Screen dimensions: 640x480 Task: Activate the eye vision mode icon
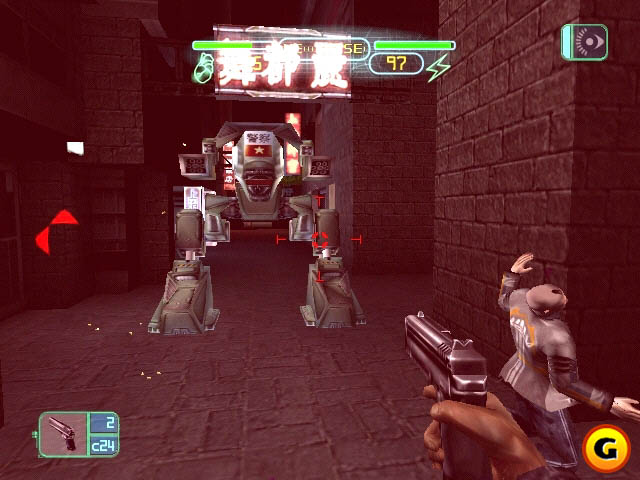click(x=586, y=41)
